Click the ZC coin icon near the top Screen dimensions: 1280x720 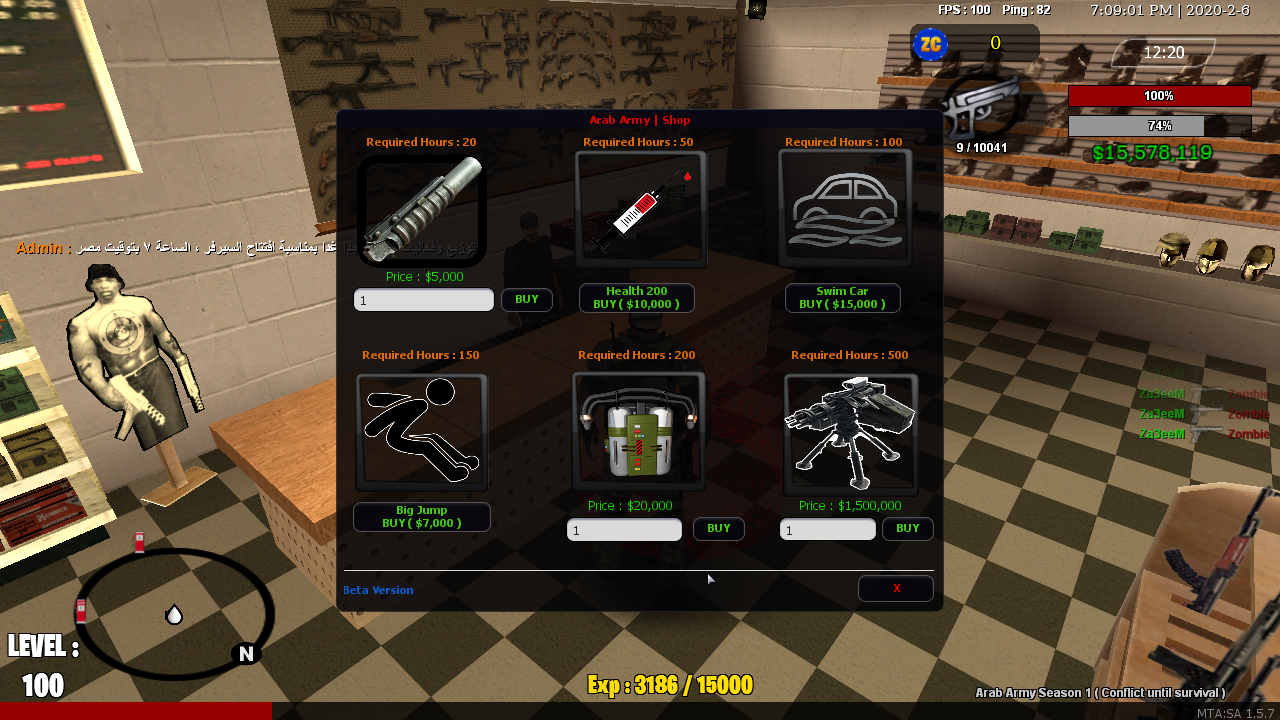[x=930, y=44]
